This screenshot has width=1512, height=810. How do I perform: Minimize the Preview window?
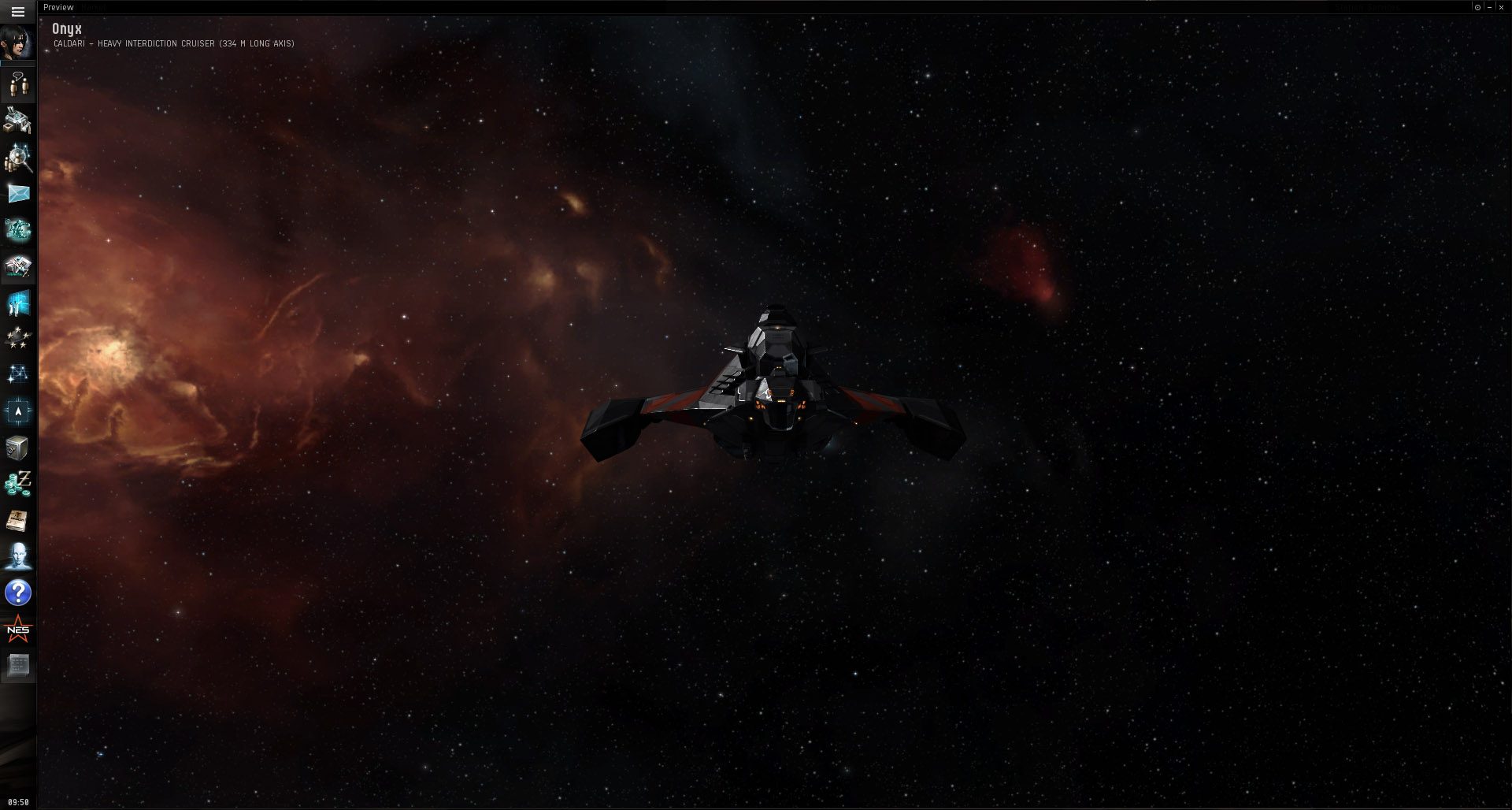tap(1489, 7)
